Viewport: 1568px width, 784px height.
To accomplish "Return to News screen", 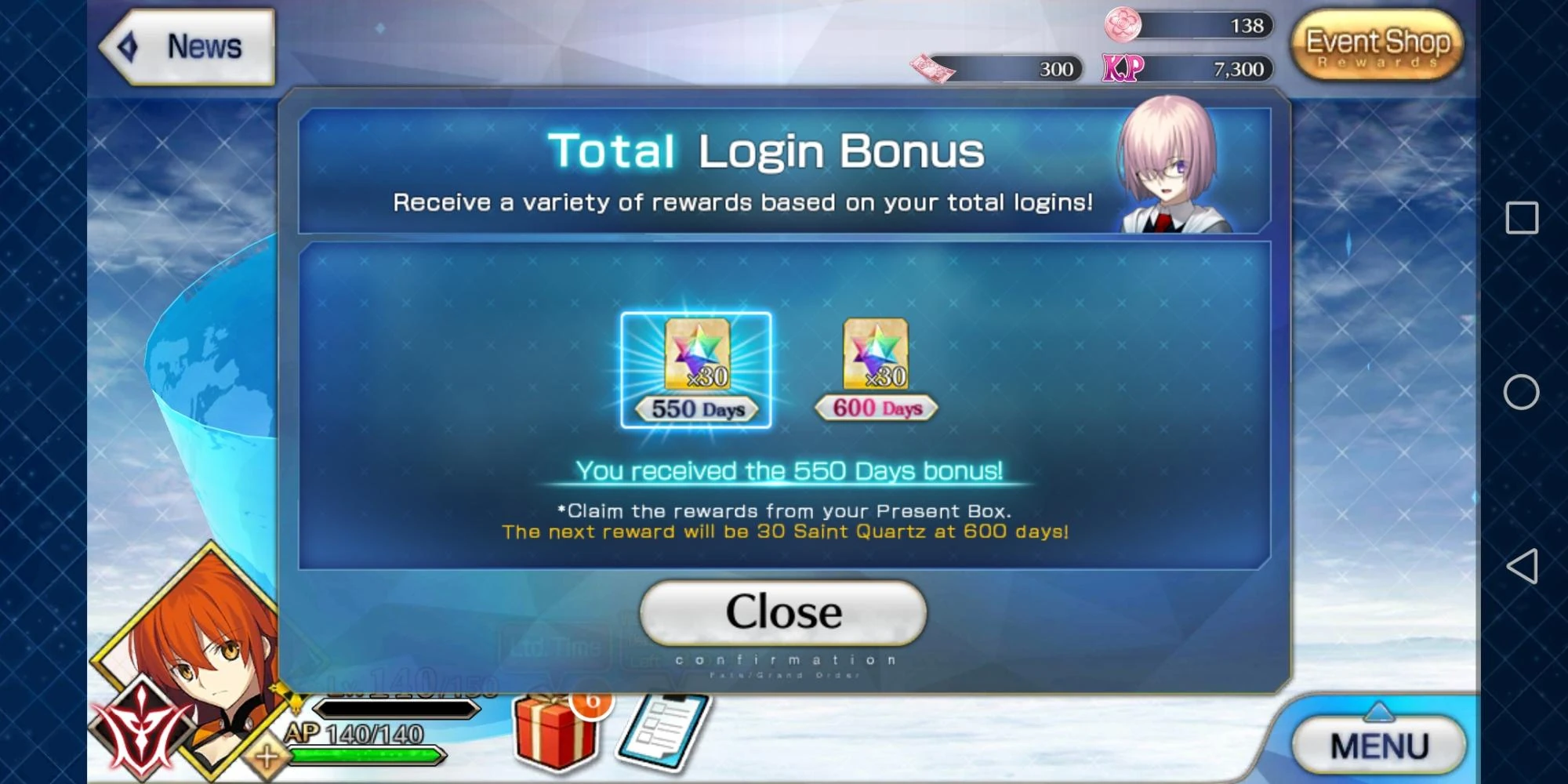I will click(202, 45).
